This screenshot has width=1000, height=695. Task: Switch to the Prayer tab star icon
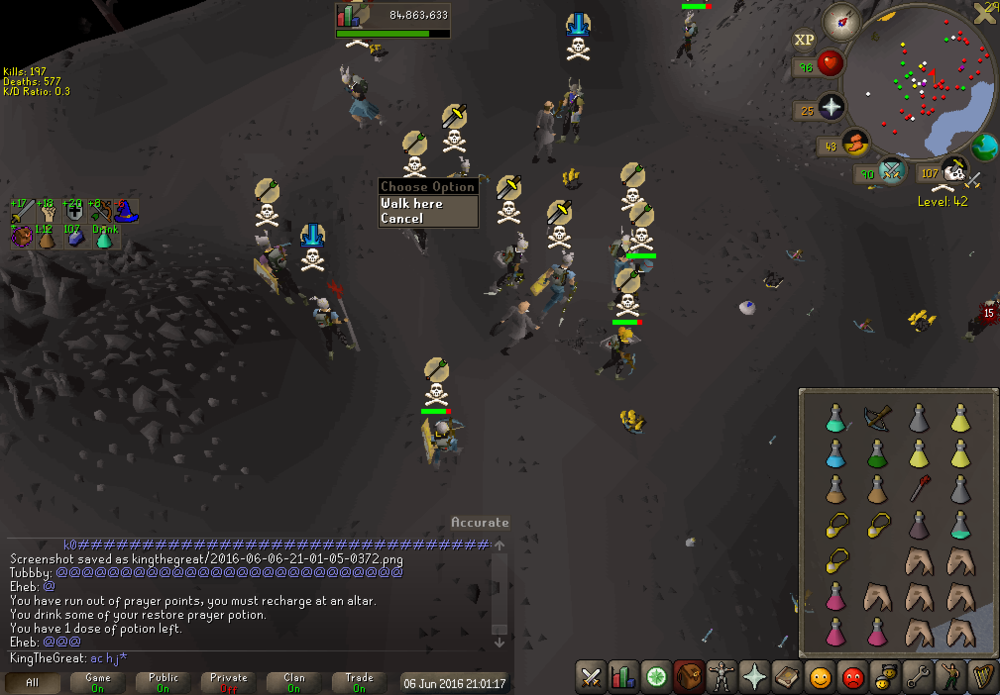(x=752, y=676)
